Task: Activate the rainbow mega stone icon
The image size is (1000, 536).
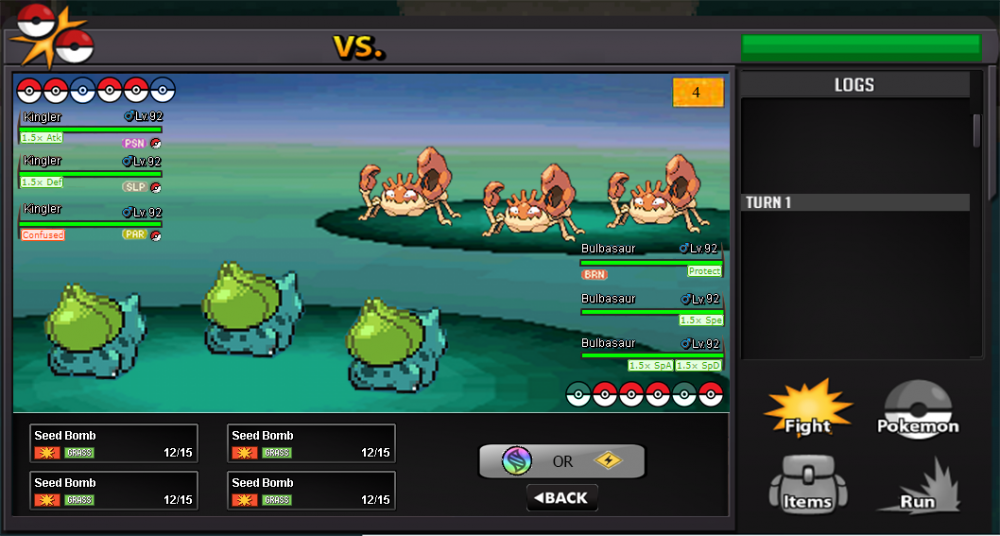Action: click(517, 461)
